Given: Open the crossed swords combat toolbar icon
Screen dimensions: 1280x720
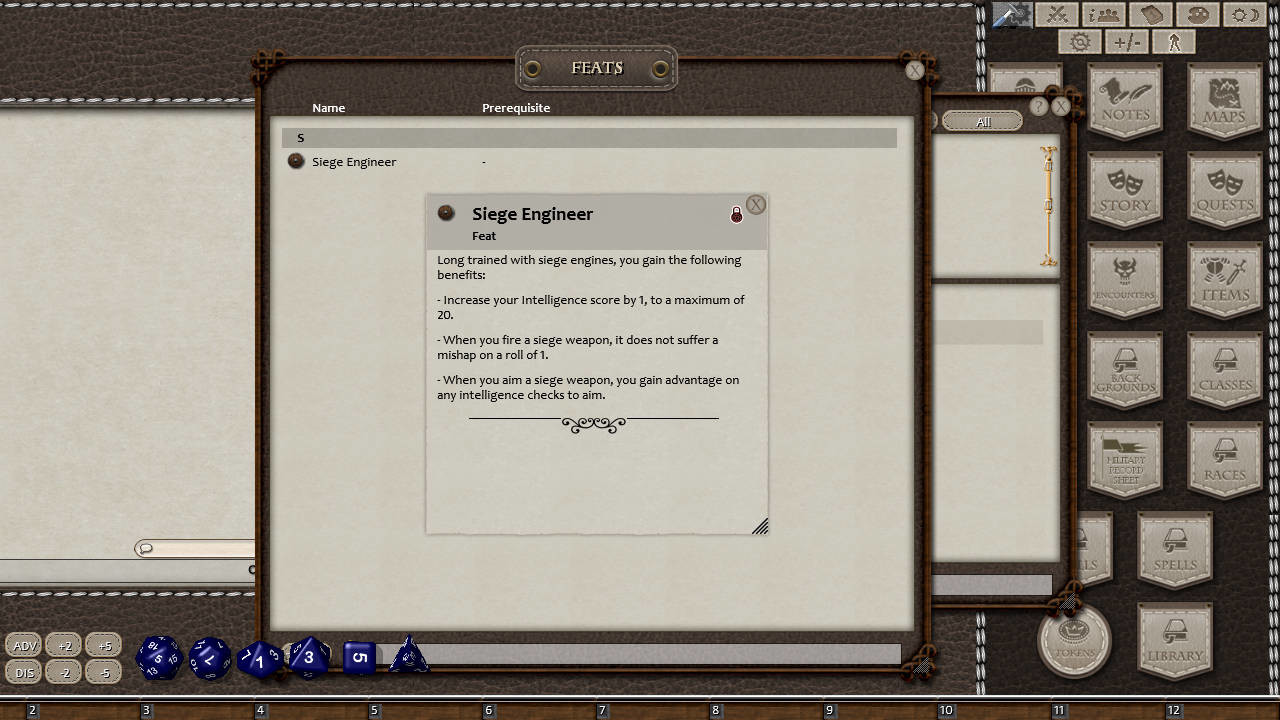Looking at the screenshot, I should [1057, 14].
